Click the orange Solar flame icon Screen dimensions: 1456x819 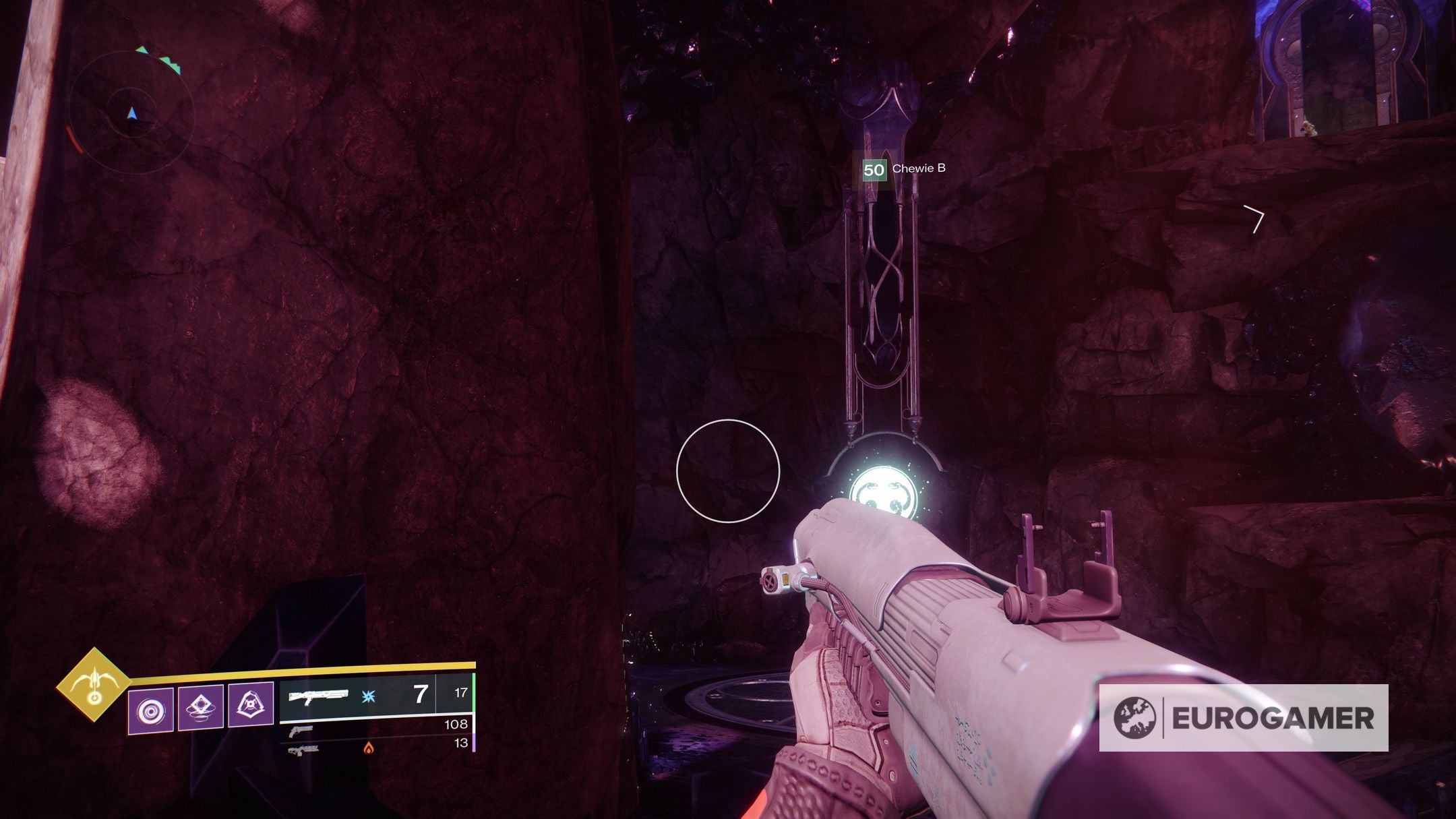tap(369, 749)
